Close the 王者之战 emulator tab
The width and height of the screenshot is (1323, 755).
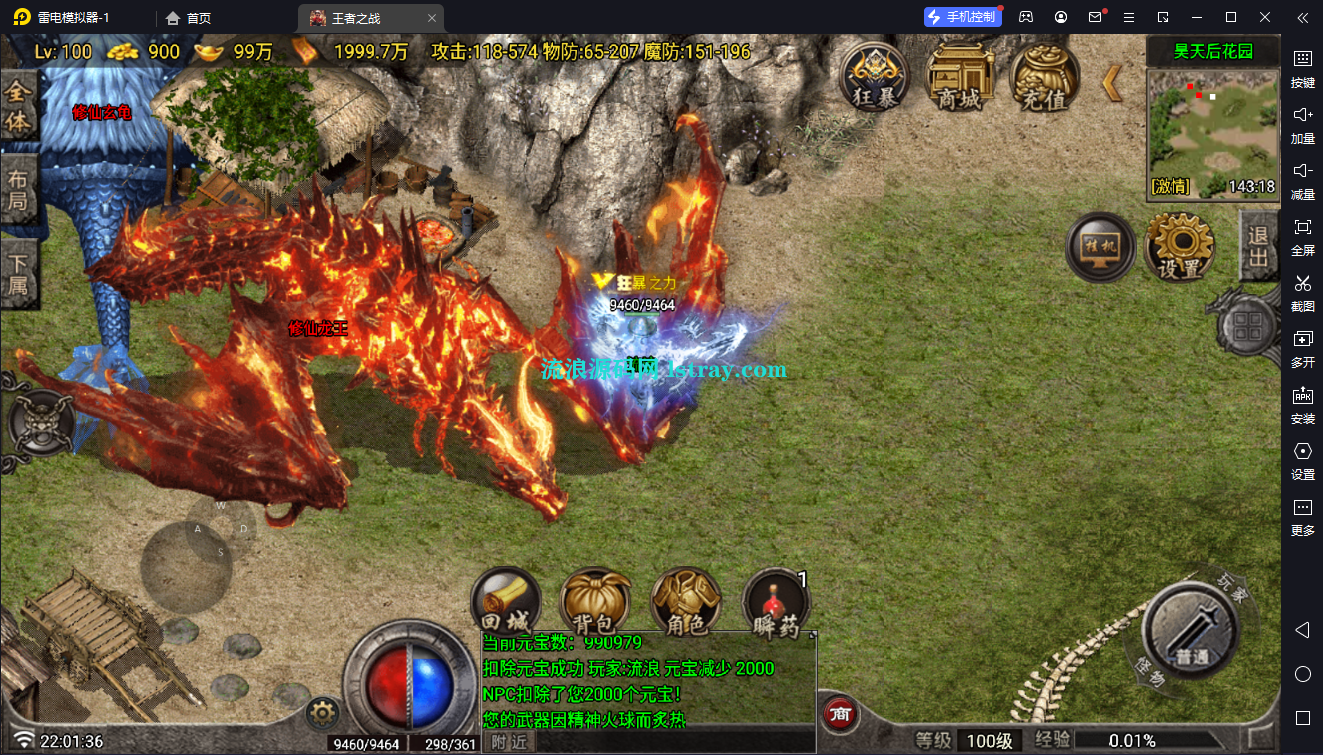coord(431,18)
